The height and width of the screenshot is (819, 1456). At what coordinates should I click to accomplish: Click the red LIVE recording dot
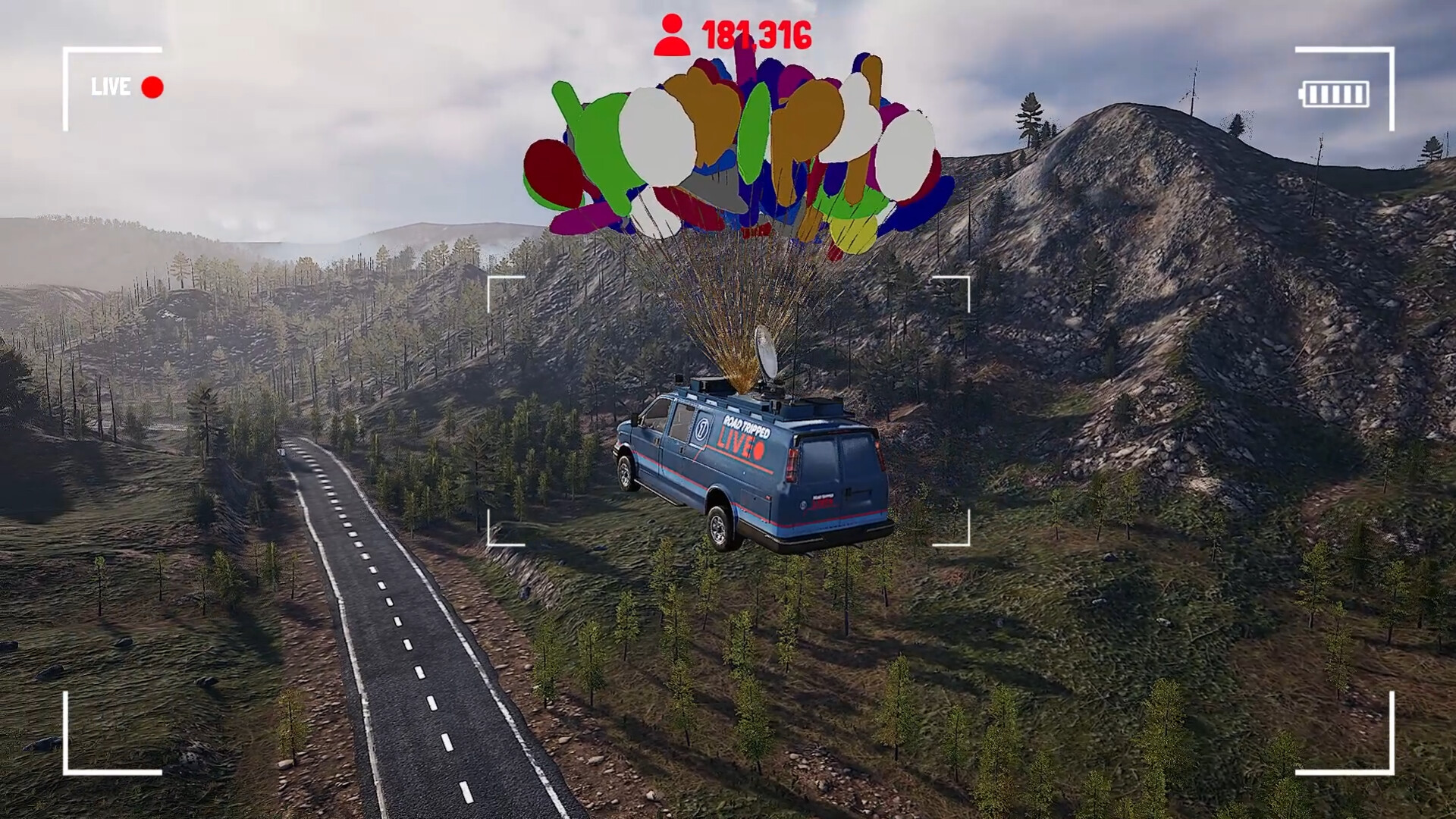(152, 87)
